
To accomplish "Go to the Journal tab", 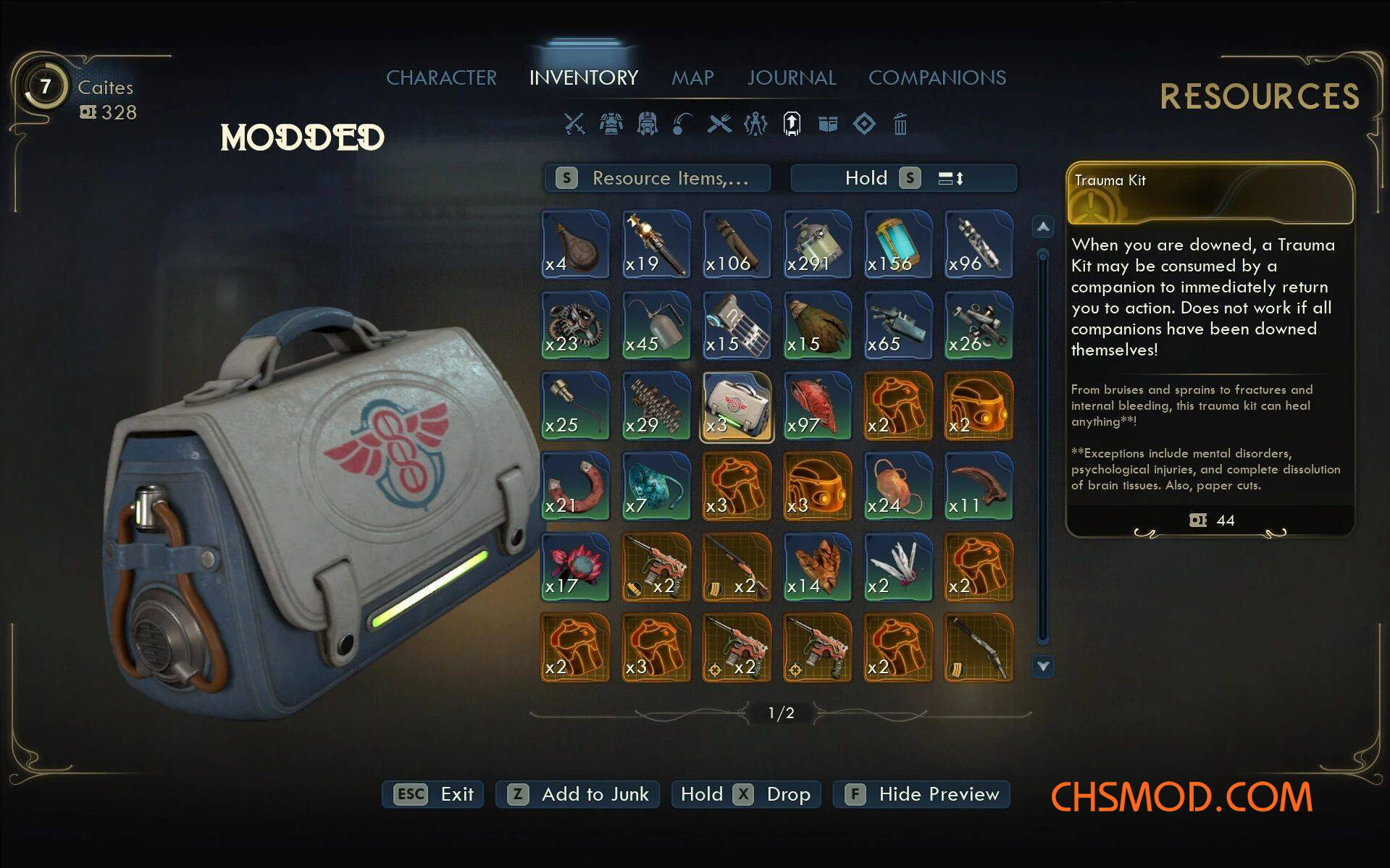I will (791, 77).
